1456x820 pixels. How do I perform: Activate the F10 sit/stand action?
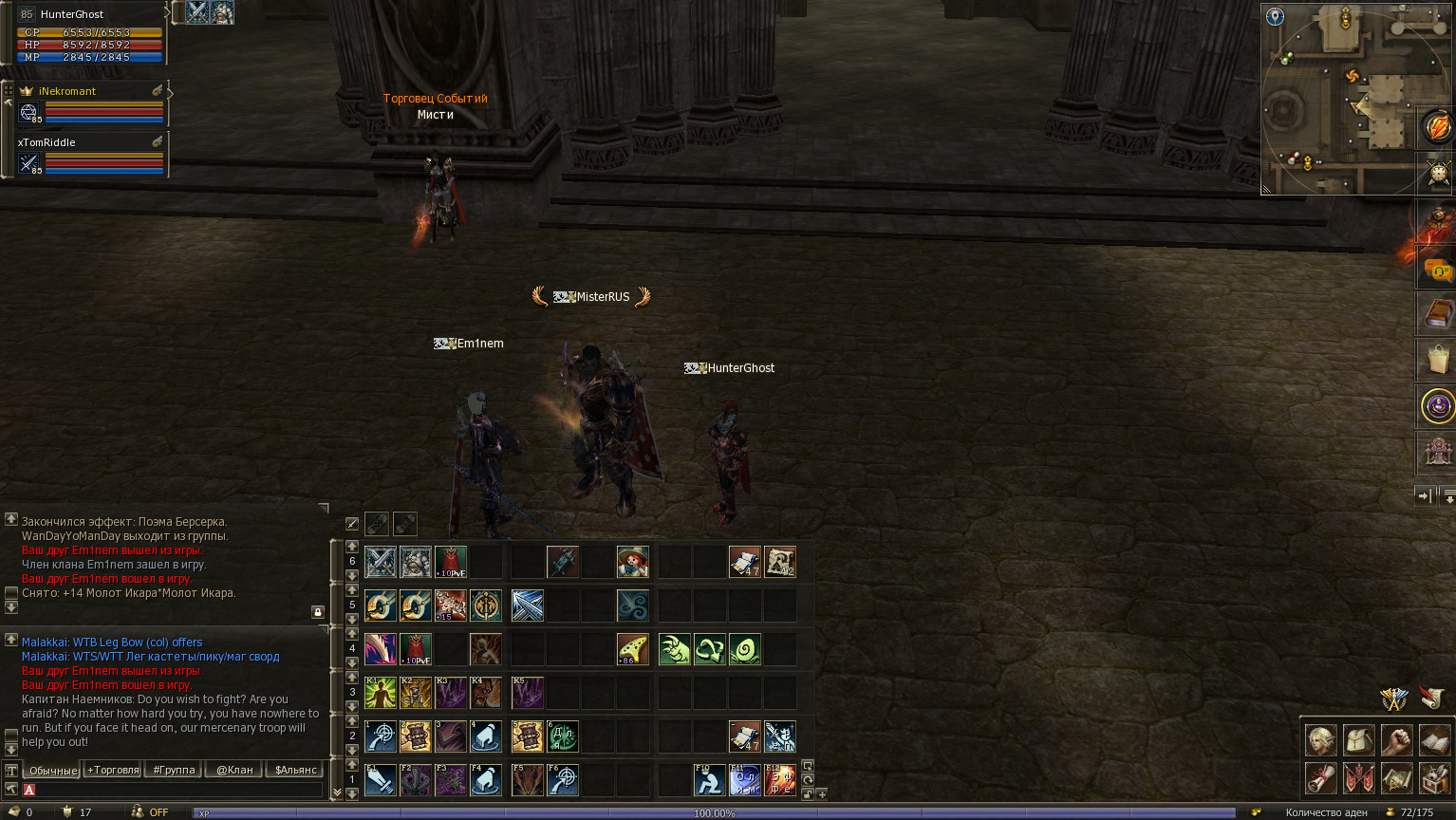click(709, 780)
